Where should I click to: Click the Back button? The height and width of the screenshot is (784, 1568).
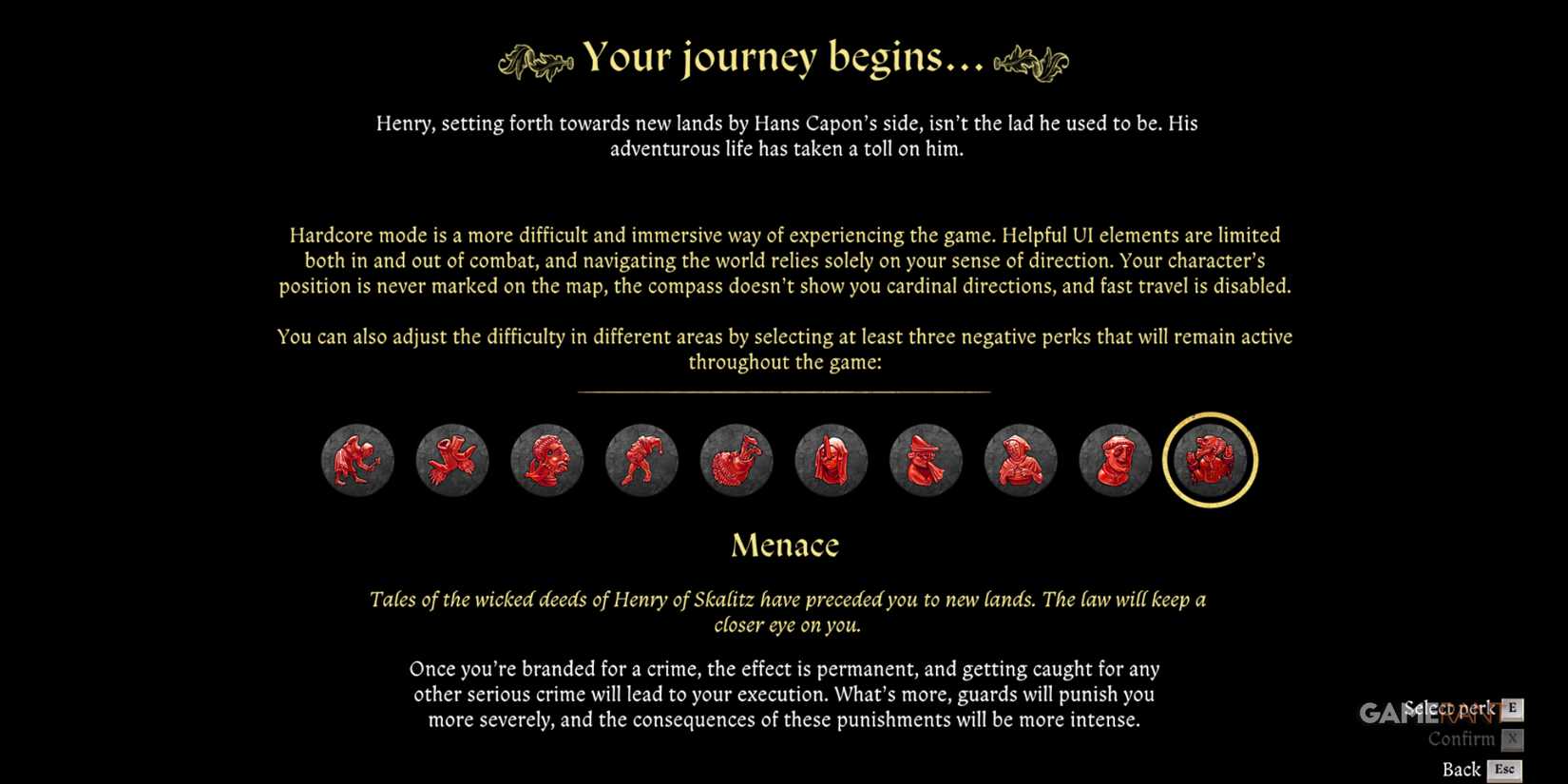pos(1461,769)
